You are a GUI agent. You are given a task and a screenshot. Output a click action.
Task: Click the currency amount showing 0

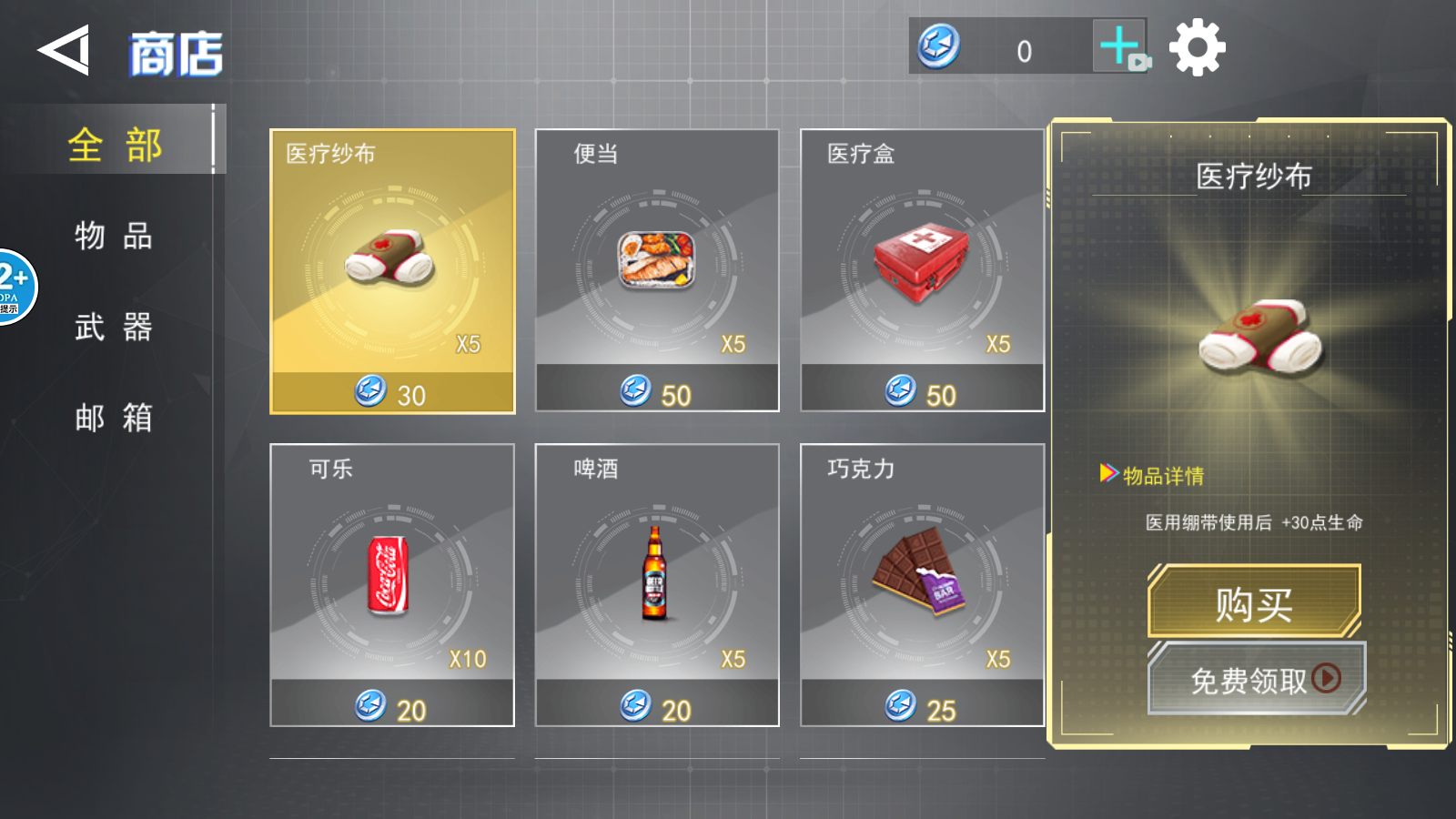(1024, 50)
